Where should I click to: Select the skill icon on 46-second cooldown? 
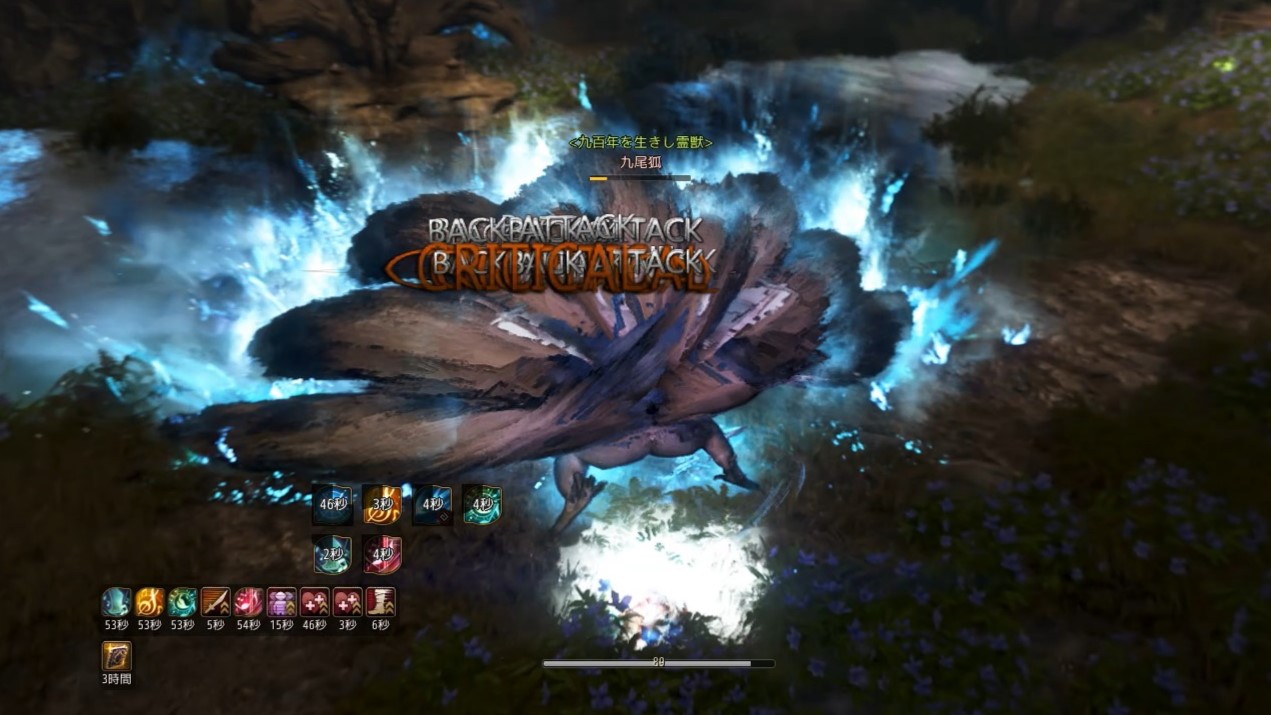tap(332, 505)
